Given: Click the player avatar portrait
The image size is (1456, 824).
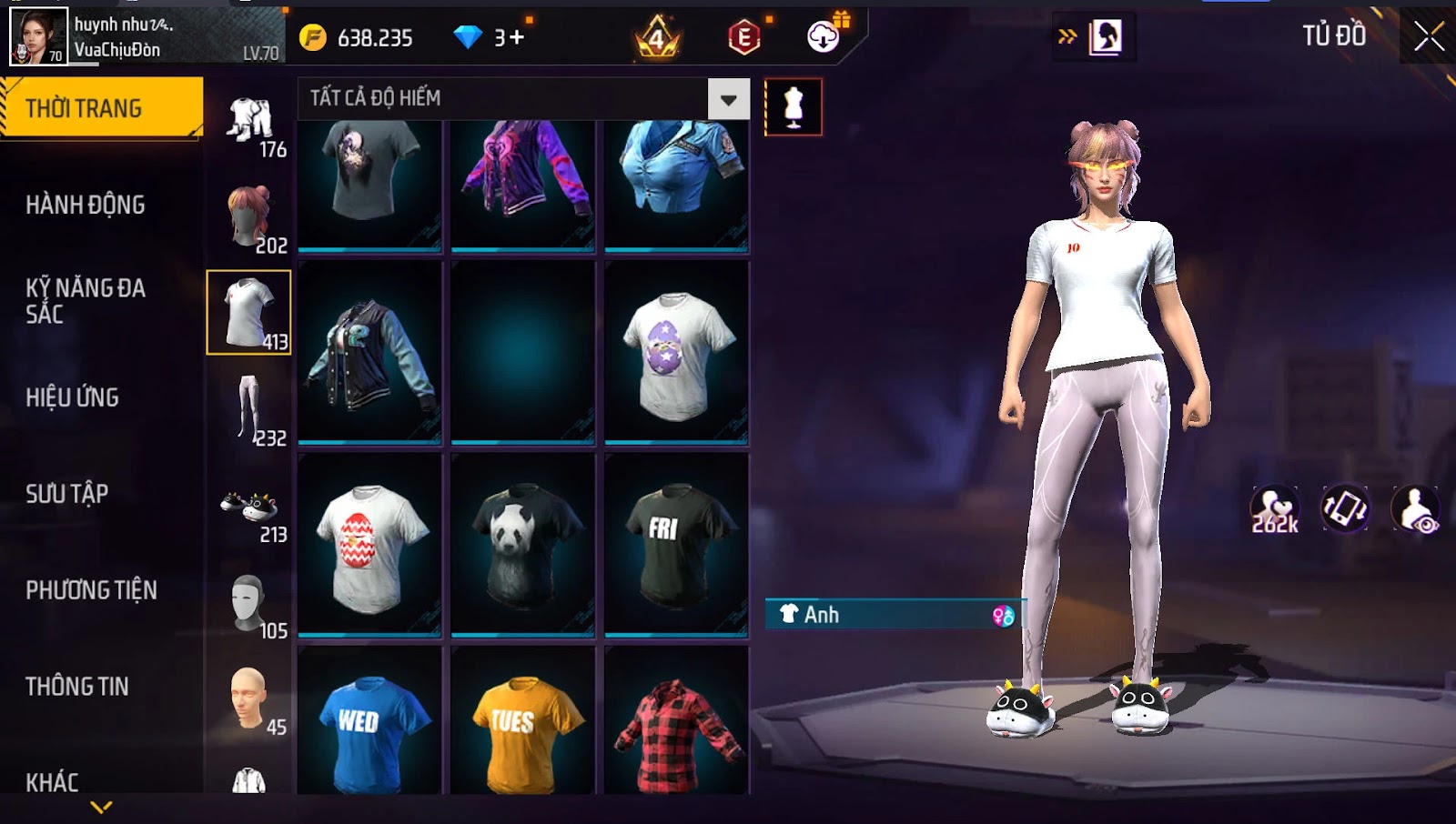Looking at the screenshot, I should 37,36.
